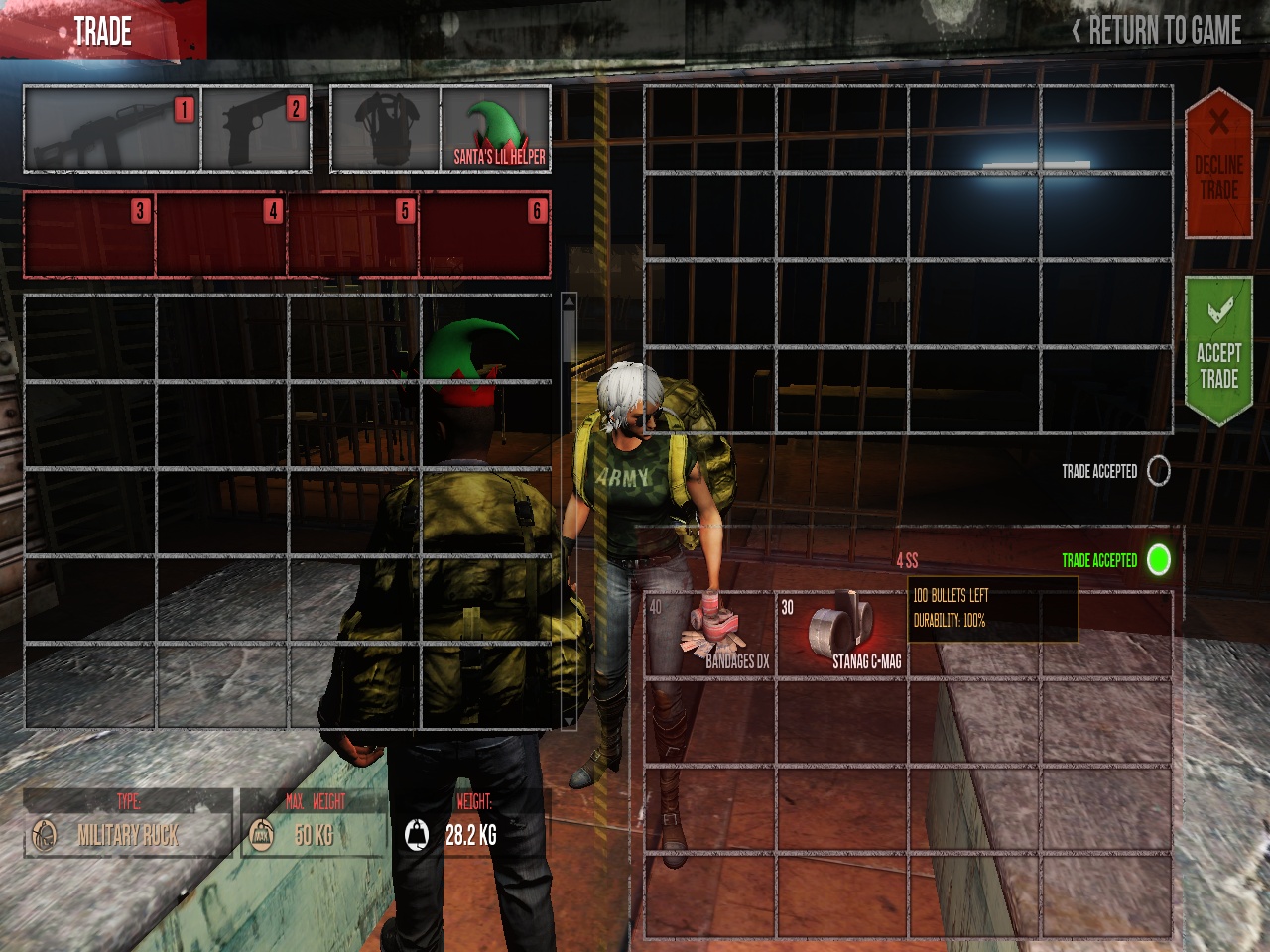Click the Accept Trade button

coord(1218,353)
